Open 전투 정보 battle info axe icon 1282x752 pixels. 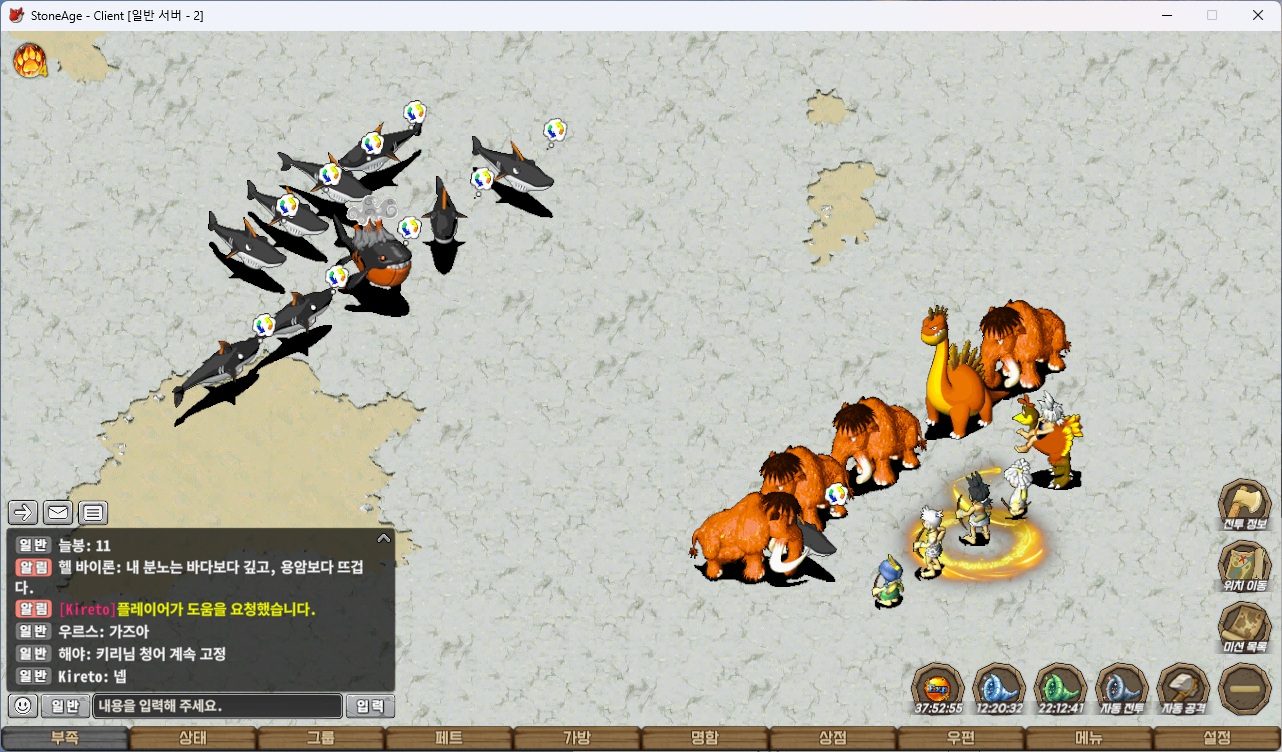click(1244, 503)
